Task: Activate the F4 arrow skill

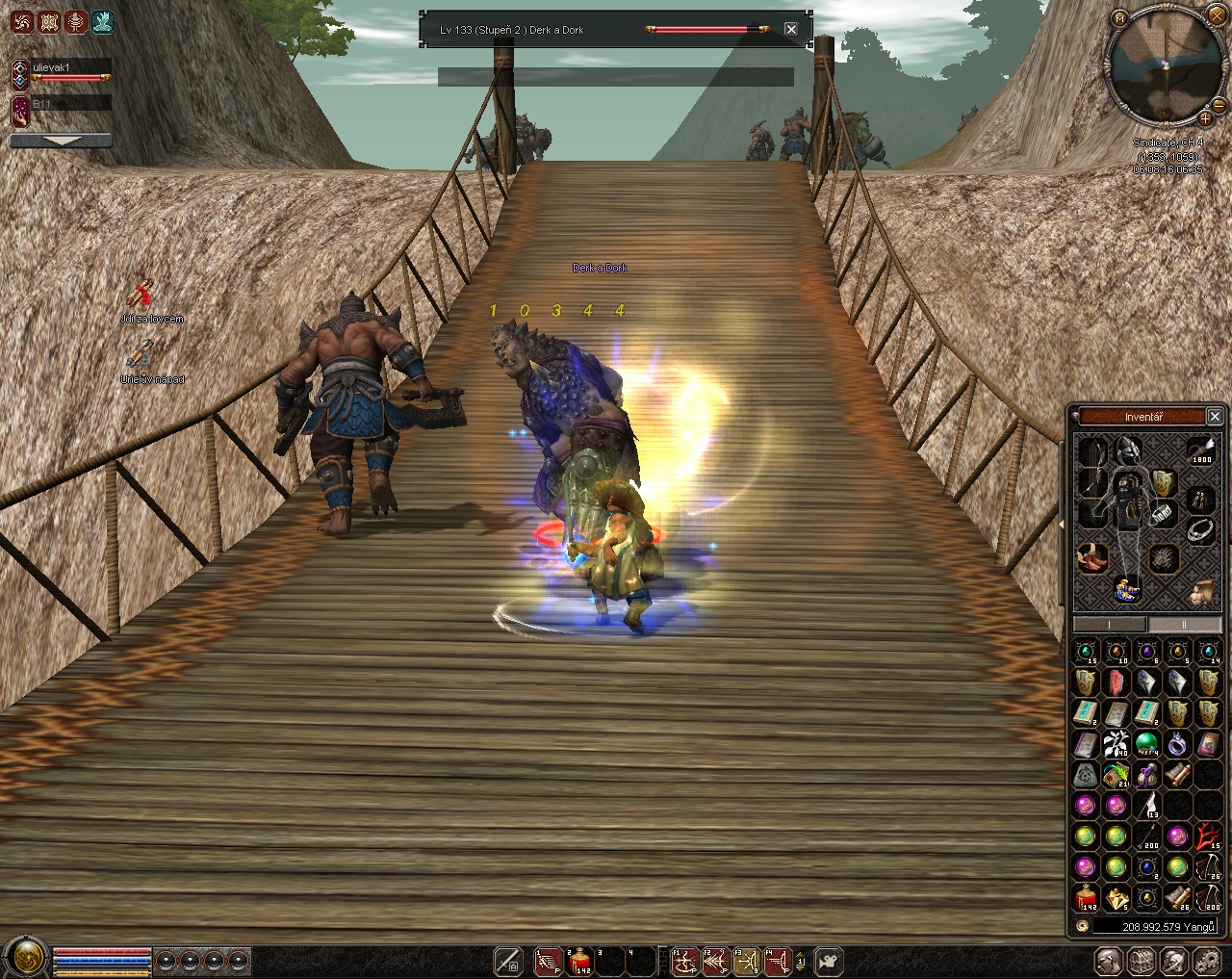Action: 778,961
